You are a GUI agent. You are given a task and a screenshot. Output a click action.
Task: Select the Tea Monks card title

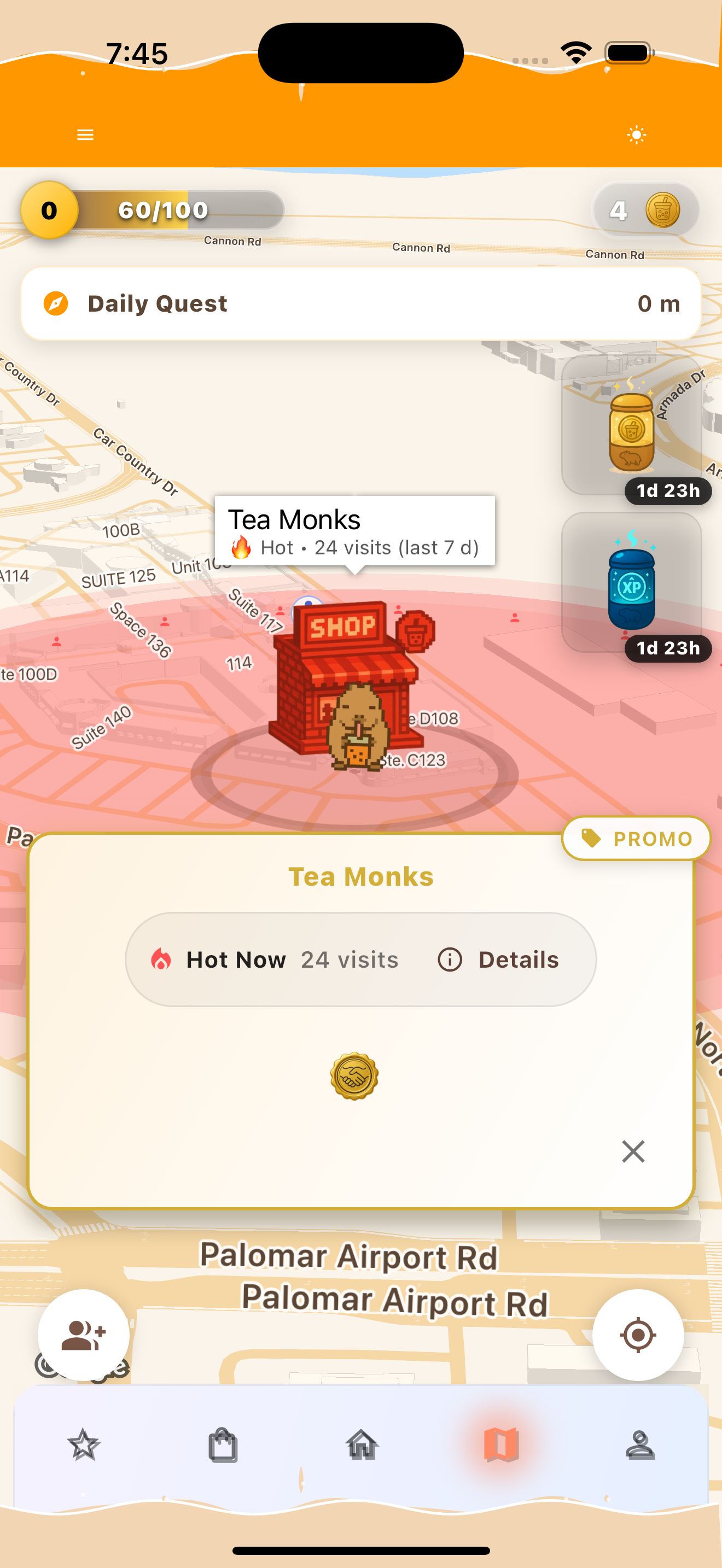(360, 876)
